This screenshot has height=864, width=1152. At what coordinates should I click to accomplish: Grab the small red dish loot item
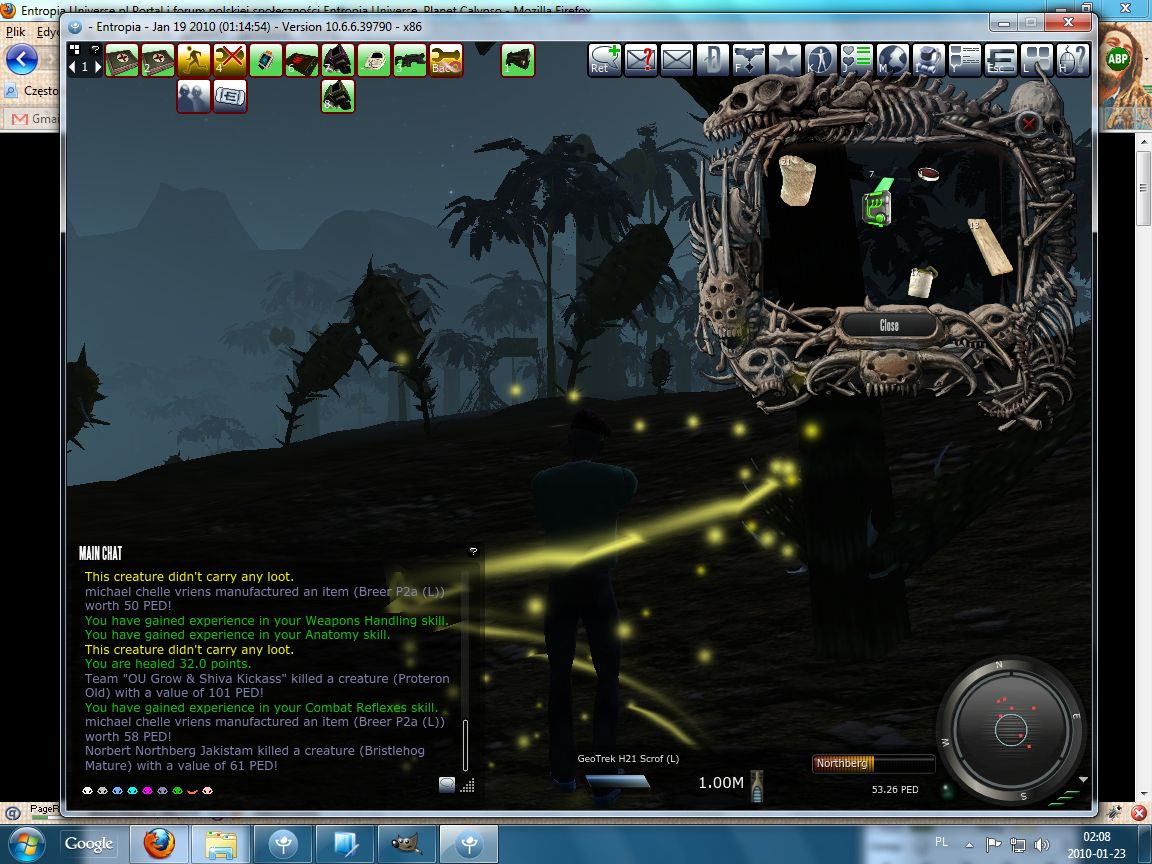click(x=930, y=173)
